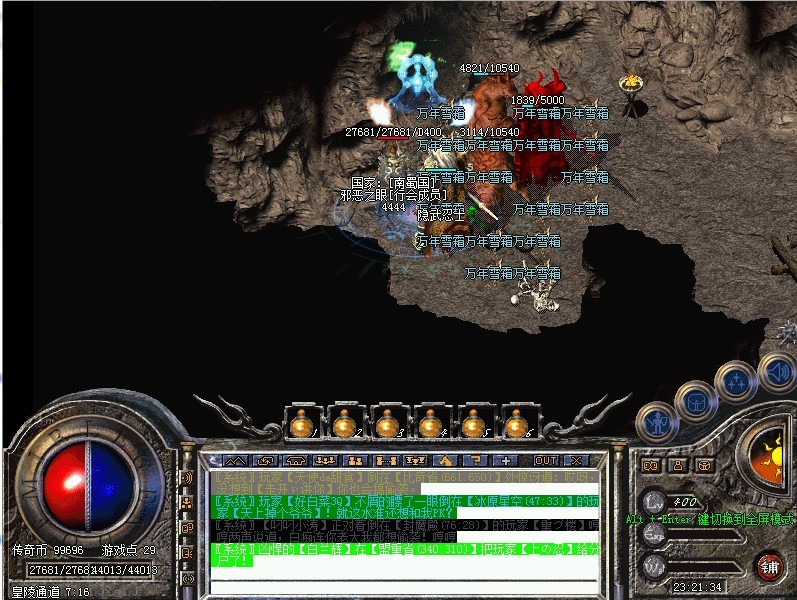Image resolution: width=797 pixels, height=600 pixels.
Task: Click the plus button on the chat toolbar
Action: tap(506, 461)
